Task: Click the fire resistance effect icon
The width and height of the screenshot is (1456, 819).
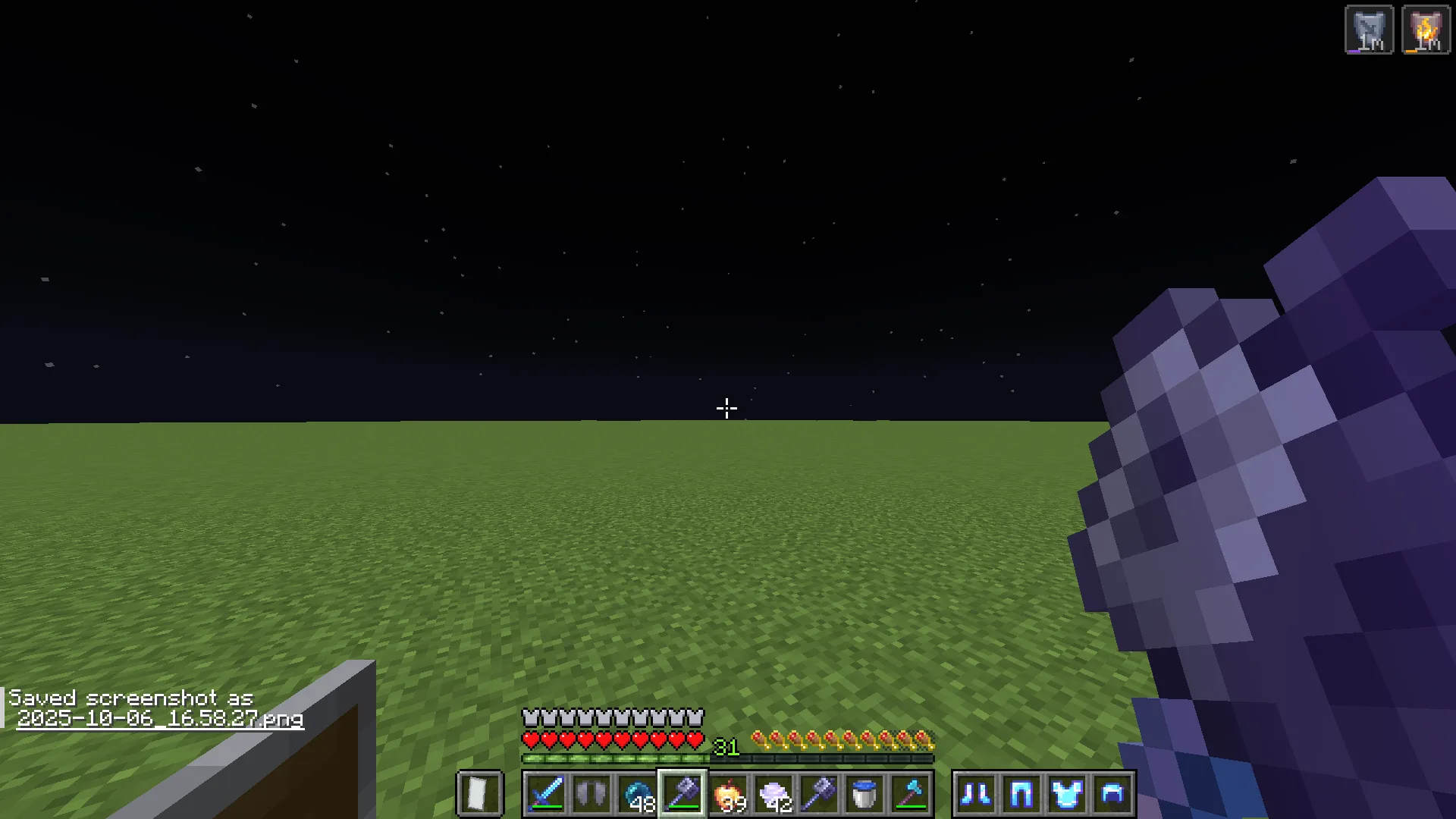Action: pyautogui.click(x=1426, y=30)
